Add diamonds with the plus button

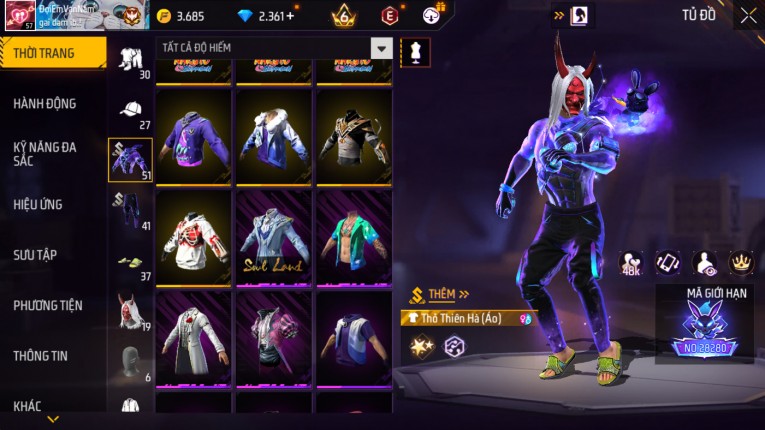291,16
